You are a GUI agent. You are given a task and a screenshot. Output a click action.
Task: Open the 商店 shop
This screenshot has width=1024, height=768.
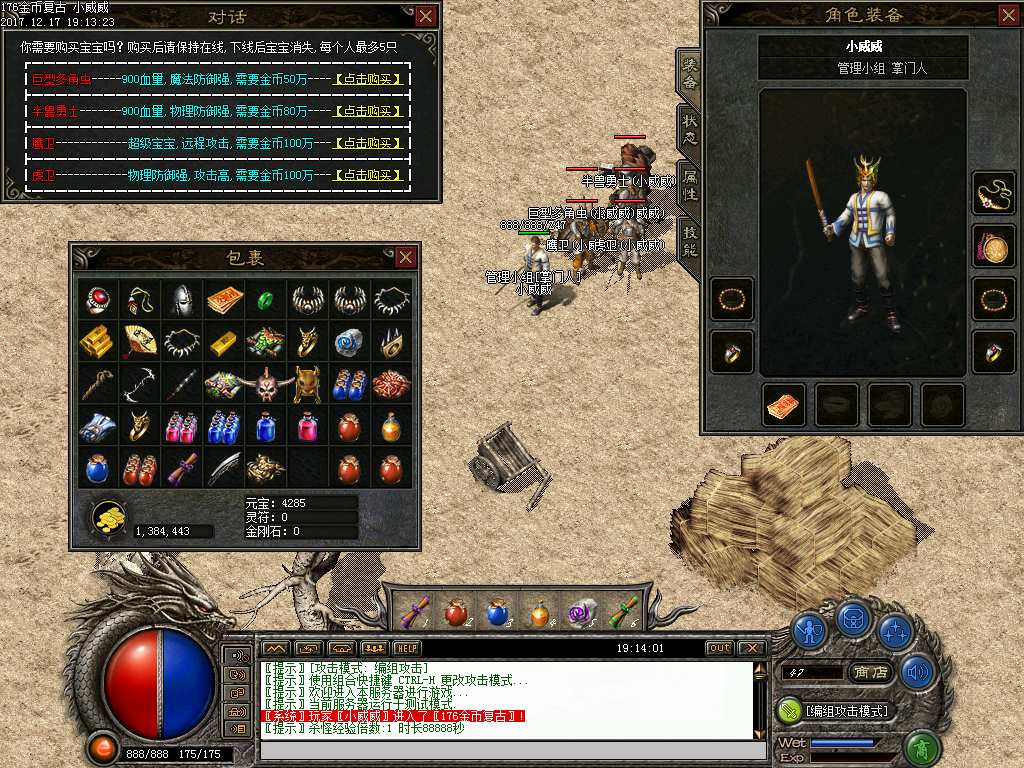click(x=869, y=673)
